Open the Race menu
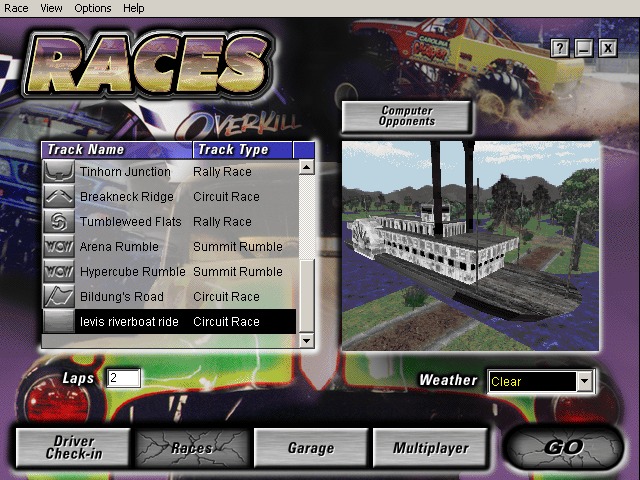 coord(17,8)
